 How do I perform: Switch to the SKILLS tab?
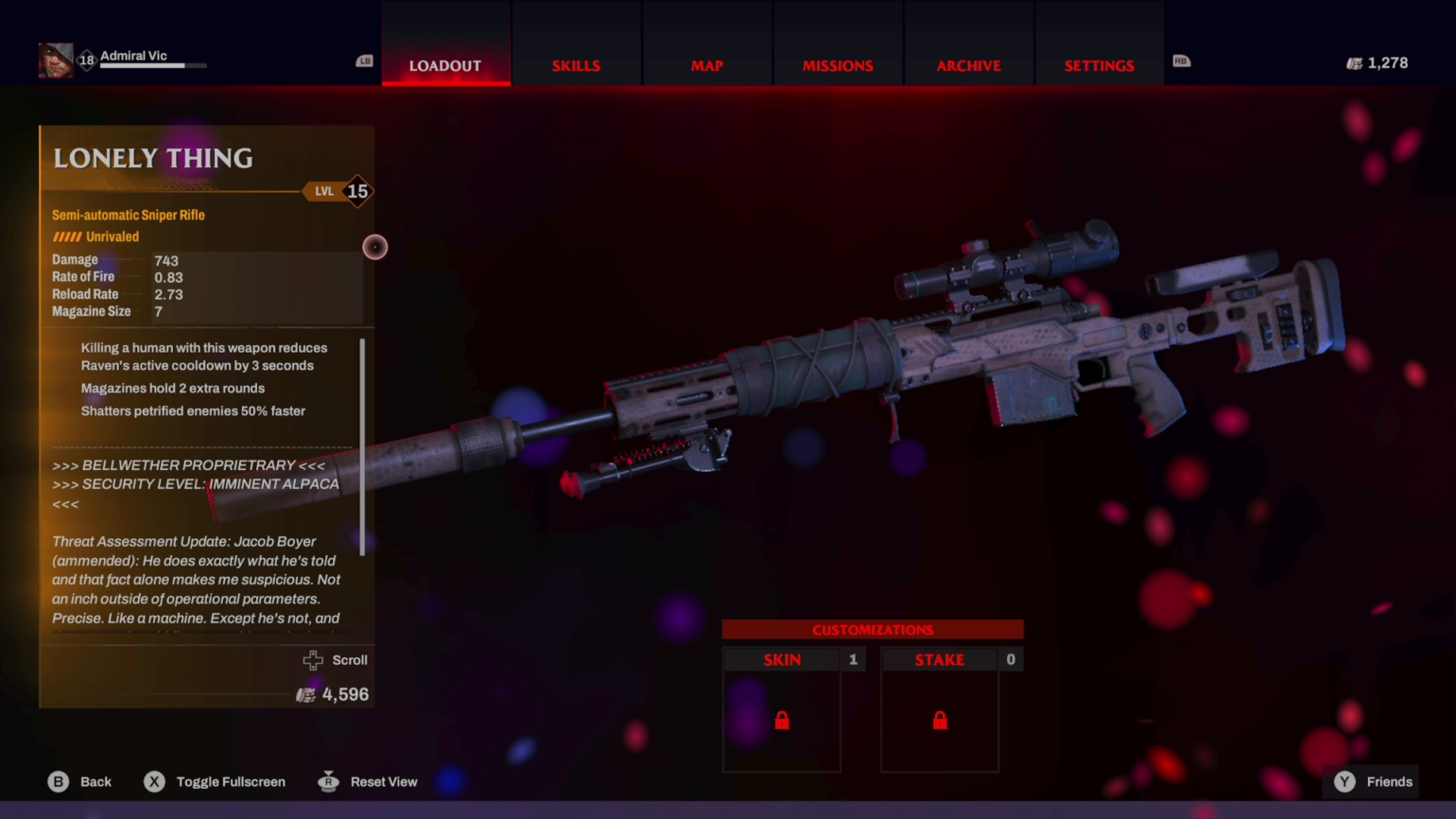pyautogui.click(x=576, y=65)
